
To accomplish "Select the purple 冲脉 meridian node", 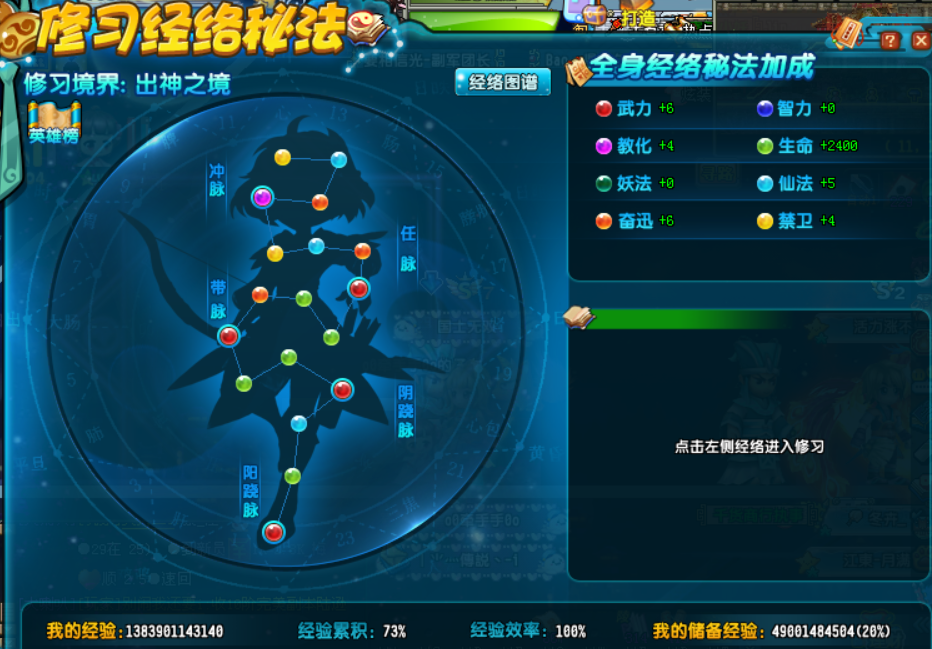I will pos(263,197).
